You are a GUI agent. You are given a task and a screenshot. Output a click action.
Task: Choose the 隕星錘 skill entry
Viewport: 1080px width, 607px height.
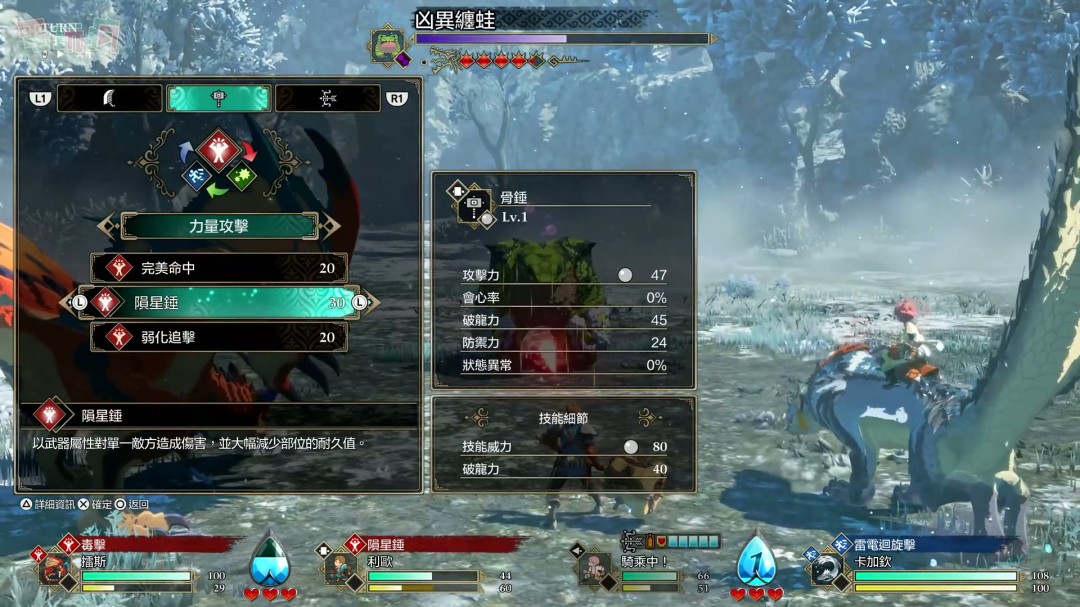[219, 302]
